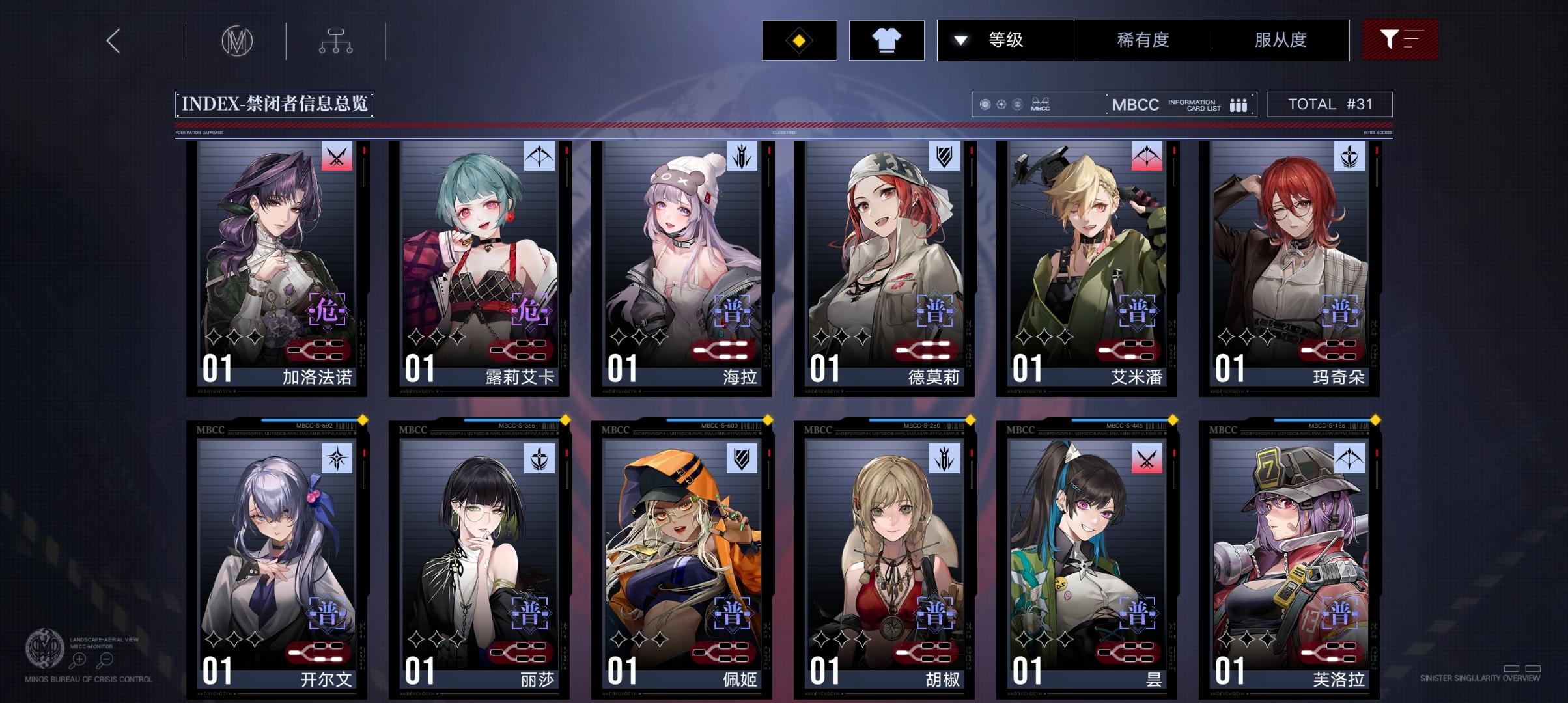Image resolution: width=1568 pixels, height=703 pixels.
Task: Click the TOTAL #31 counter
Action: click(x=1330, y=103)
